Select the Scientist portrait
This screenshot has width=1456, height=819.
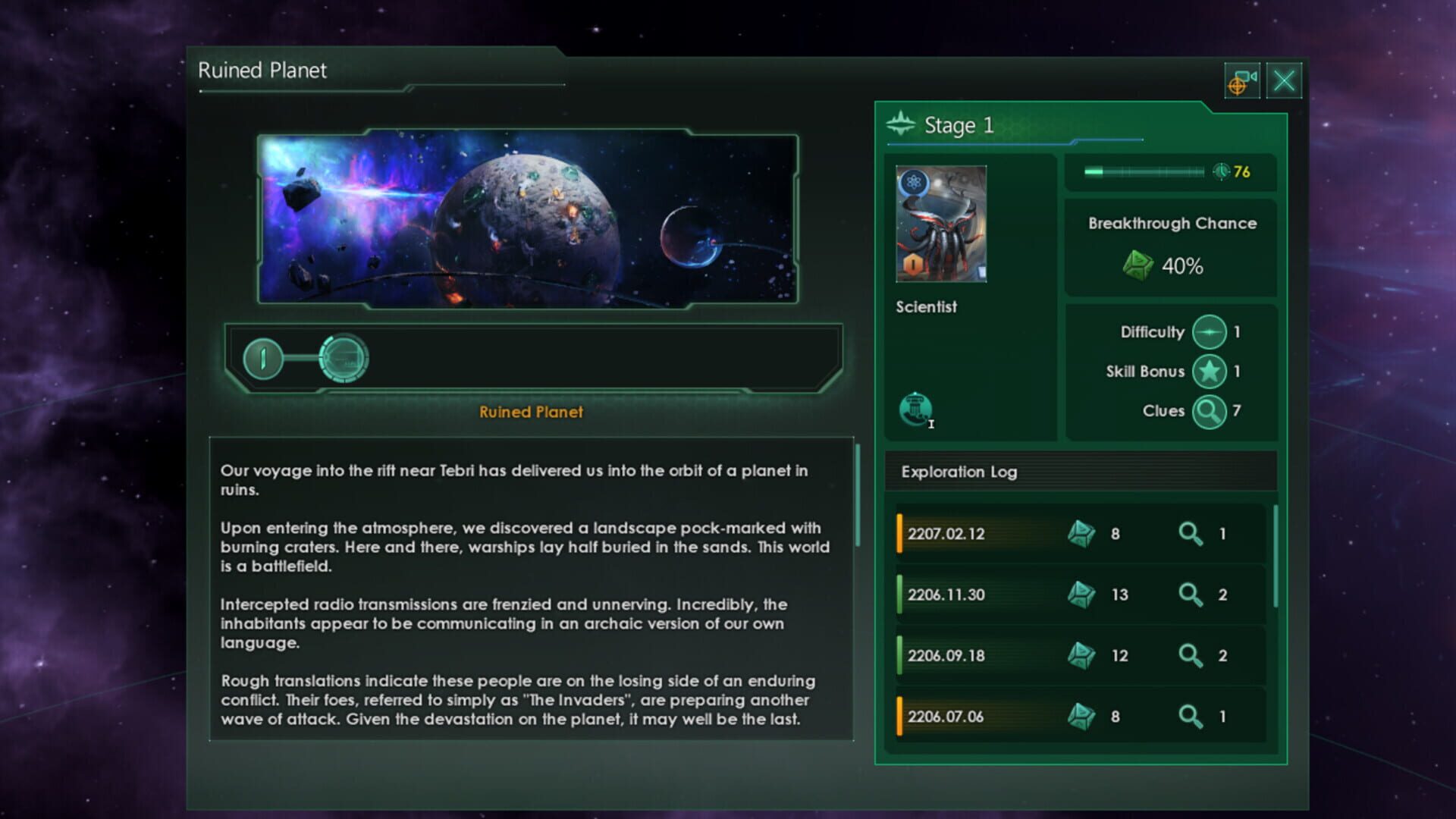click(940, 221)
